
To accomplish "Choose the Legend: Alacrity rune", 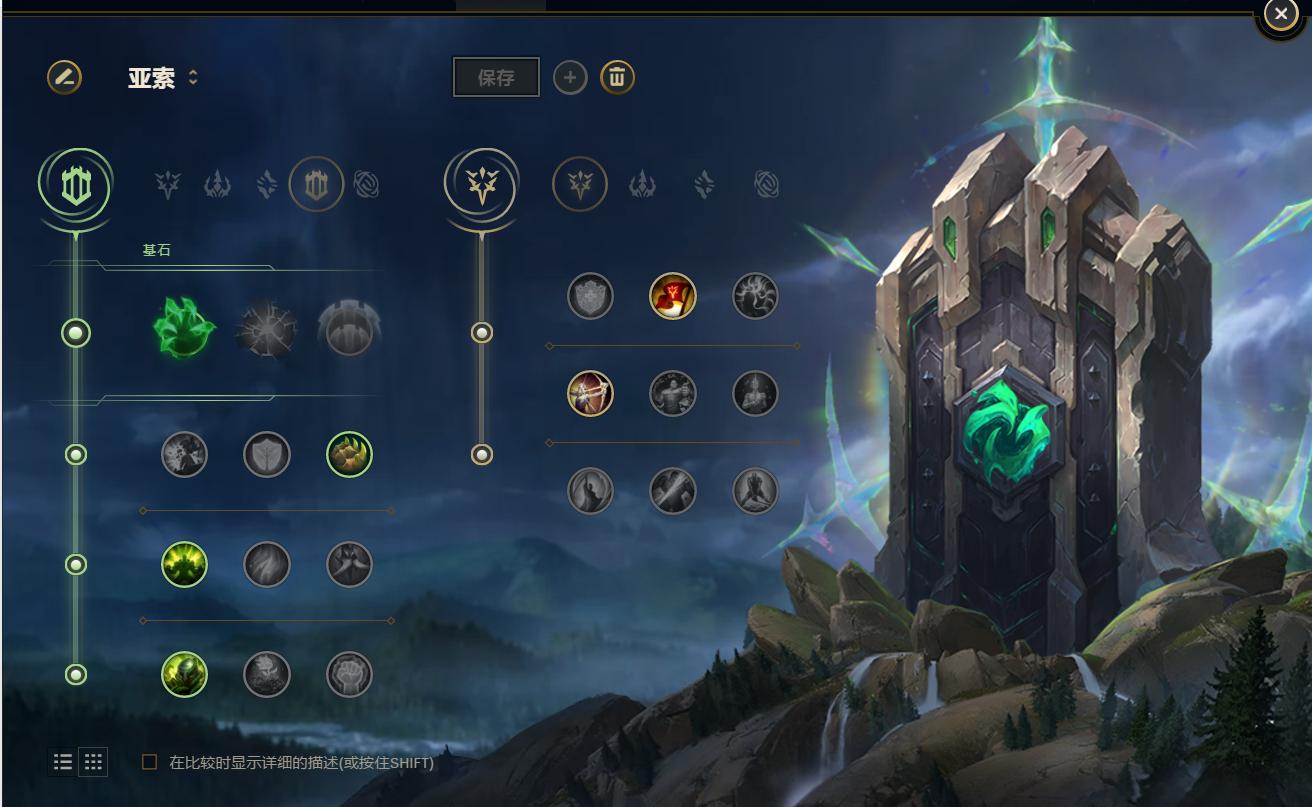I will [x=590, y=393].
